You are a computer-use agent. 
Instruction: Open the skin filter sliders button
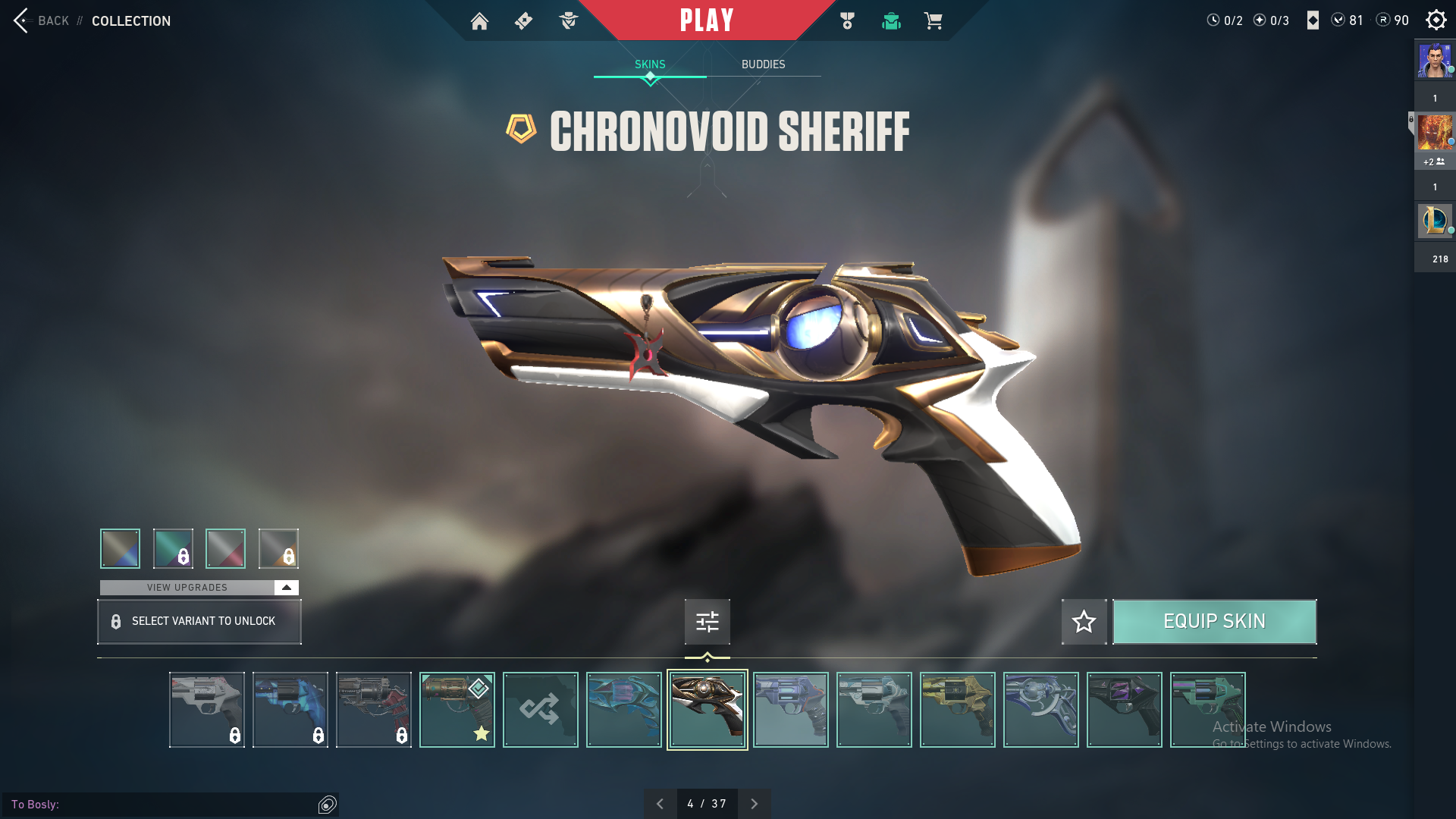(x=707, y=622)
